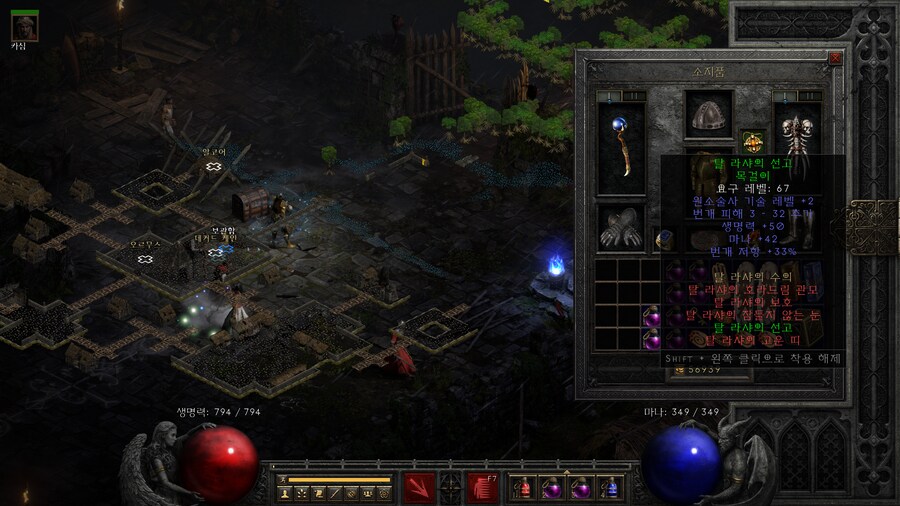Use the red healing potion in belt
The height and width of the screenshot is (506, 900).
point(523,488)
